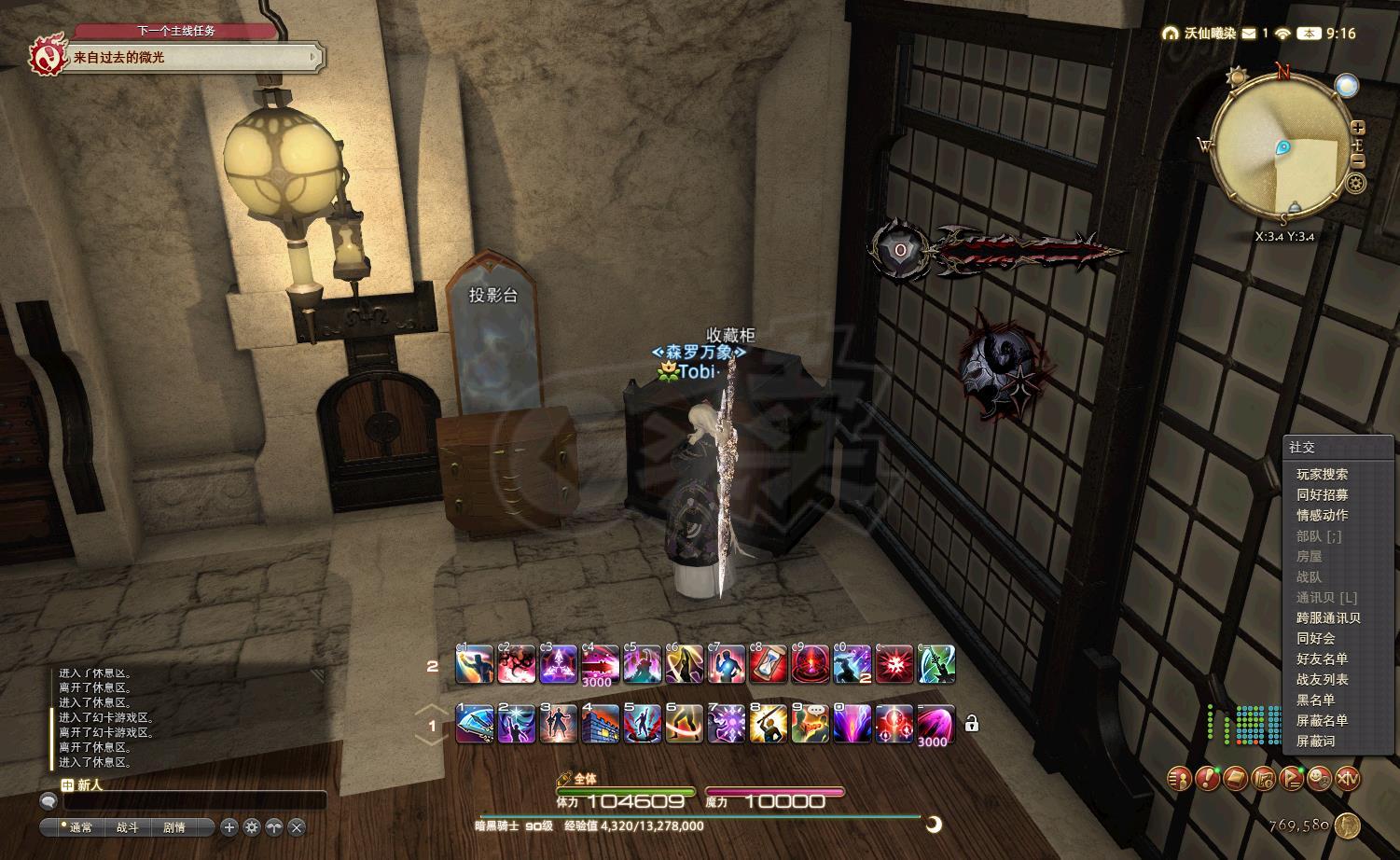This screenshot has height=860, width=1400.
Task: Select the 屏蔽词 menu entry
Action: tap(1315, 741)
